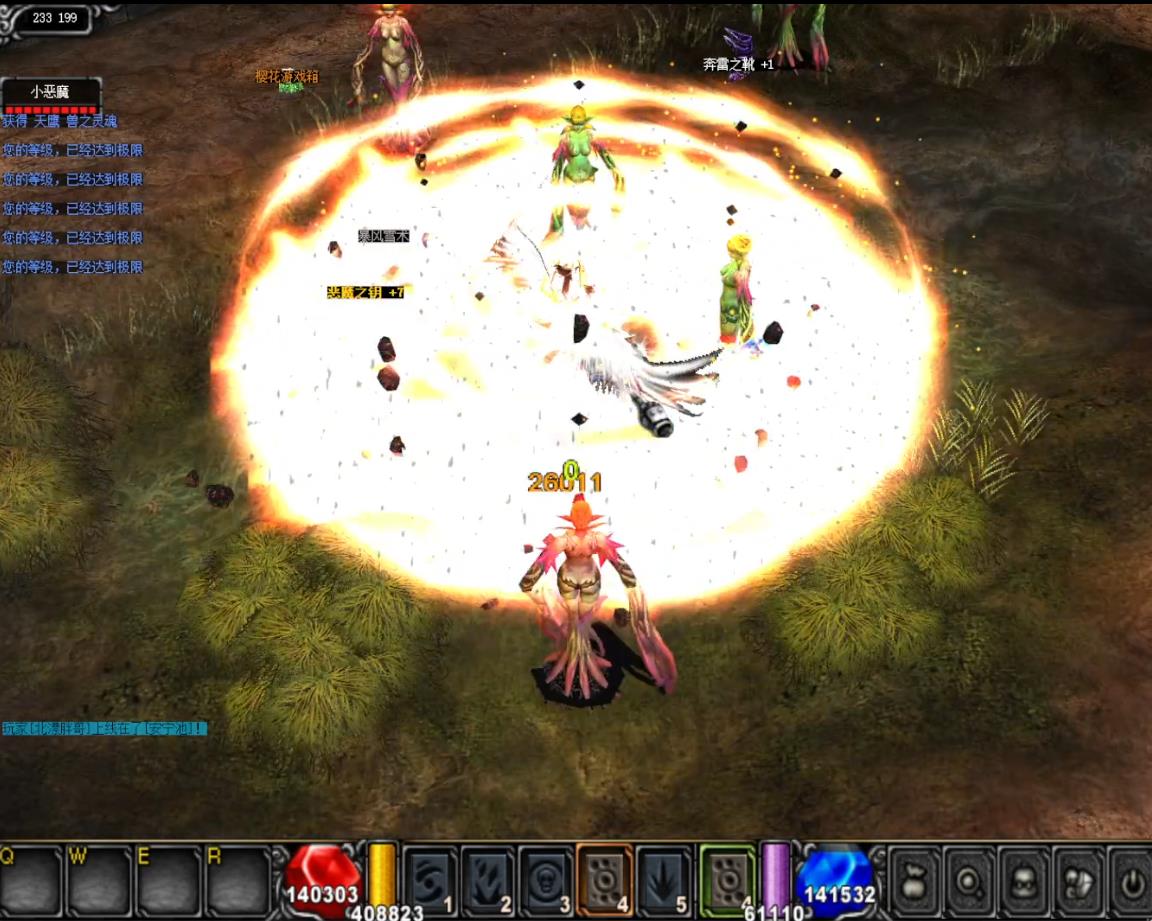Image resolution: width=1152 pixels, height=921 pixels.
Task: Trigger the downward spikes skill in slot 5
Action: (663, 877)
